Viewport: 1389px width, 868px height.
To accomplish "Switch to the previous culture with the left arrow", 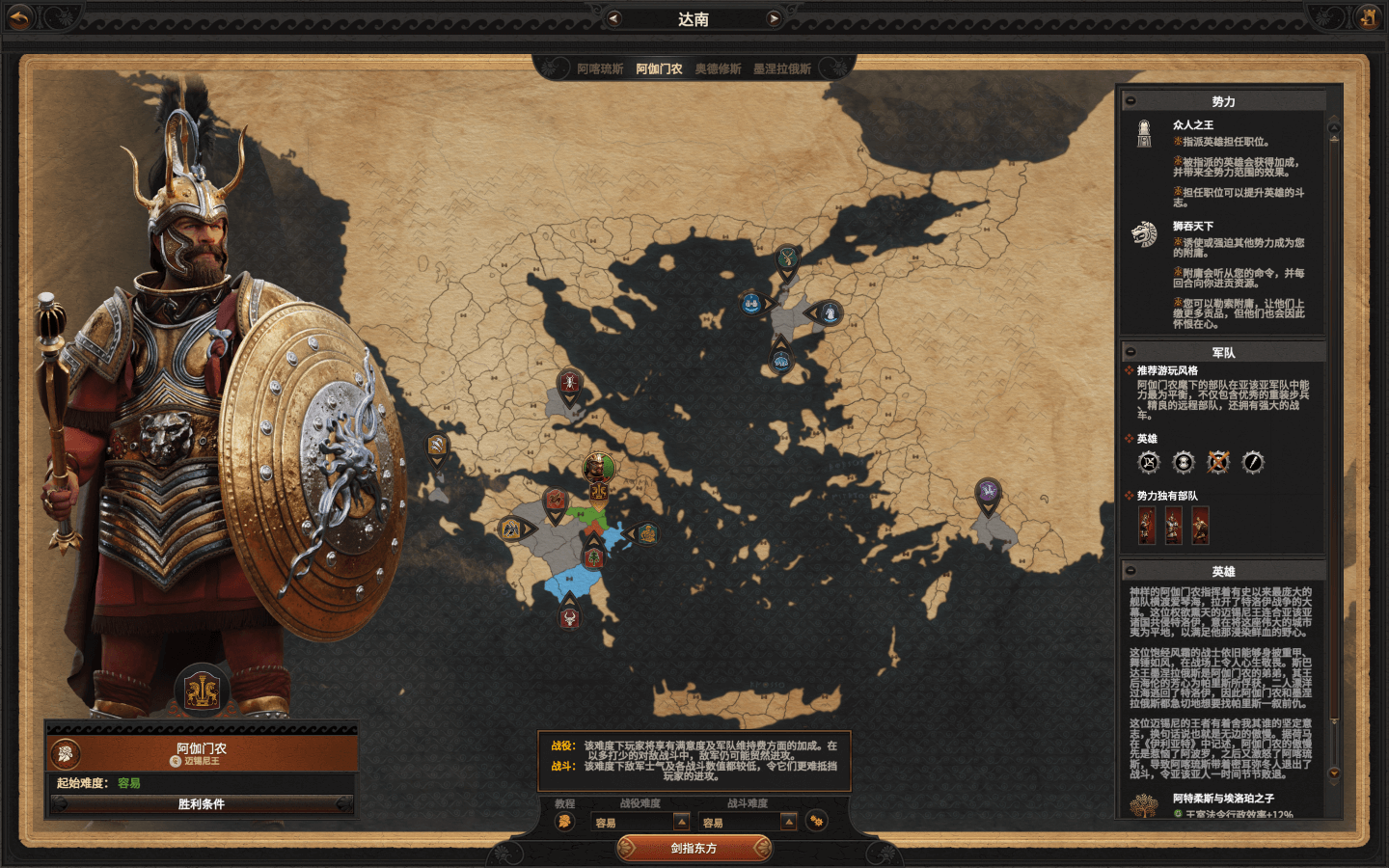I will tap(613, 18).
